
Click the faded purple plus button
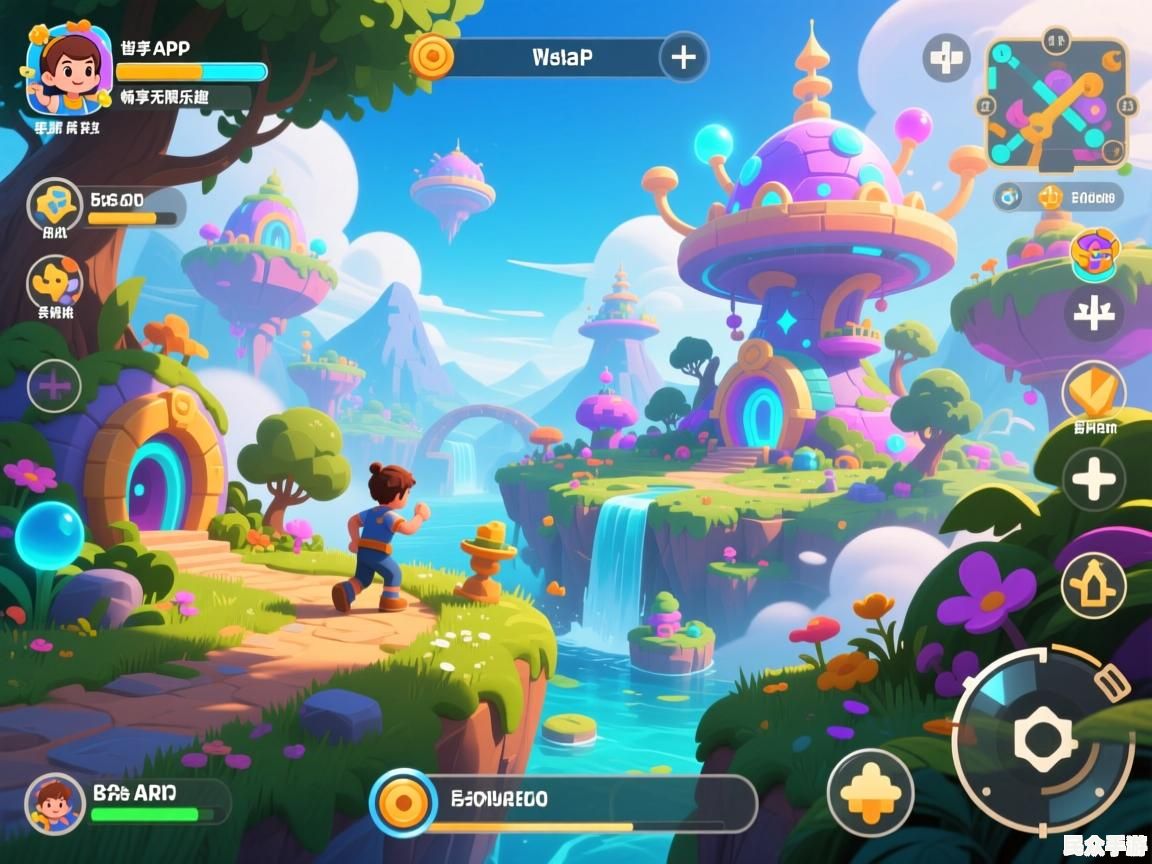point(54,385)
